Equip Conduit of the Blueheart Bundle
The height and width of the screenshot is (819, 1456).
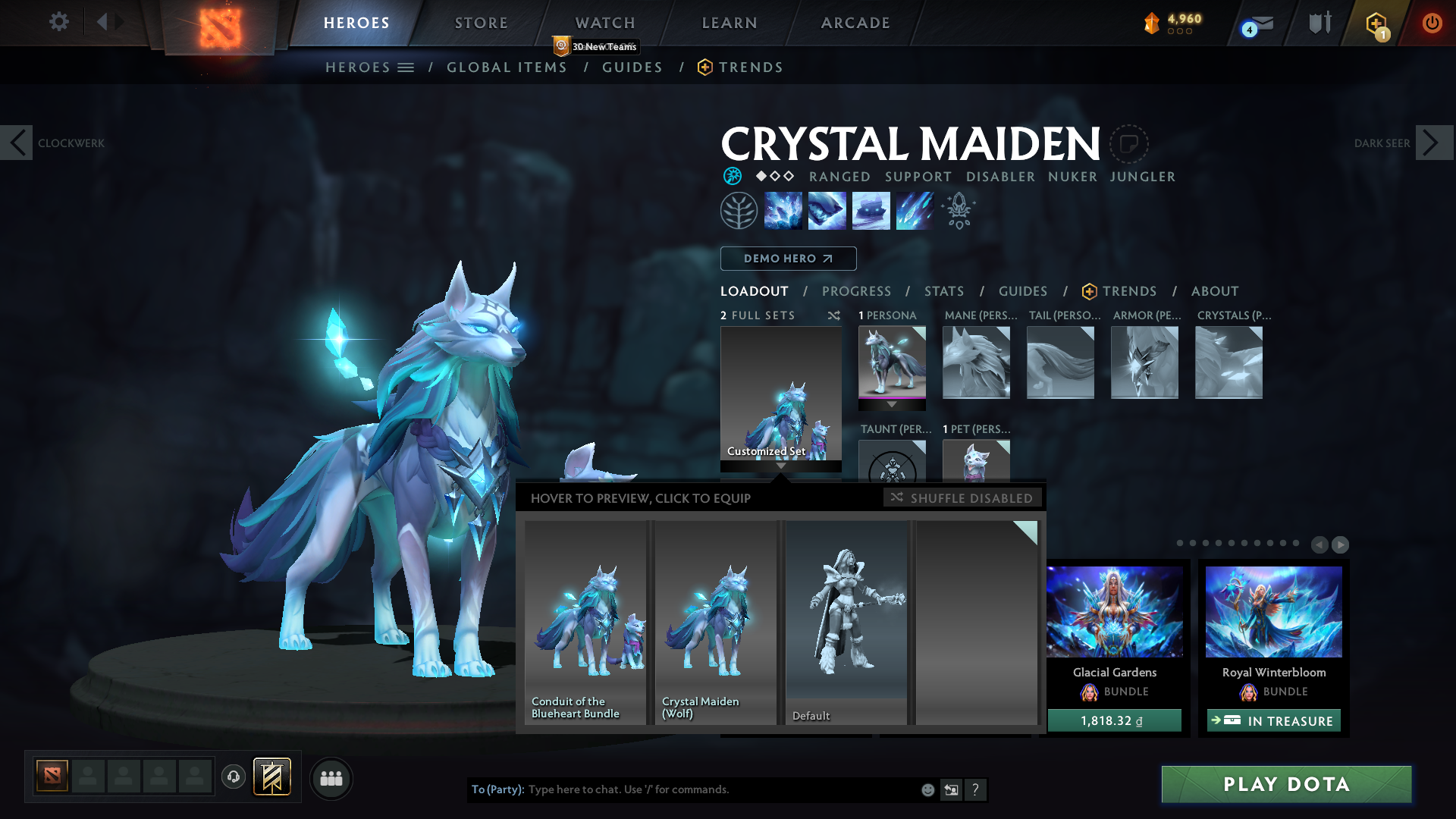(x=585, y=622)
